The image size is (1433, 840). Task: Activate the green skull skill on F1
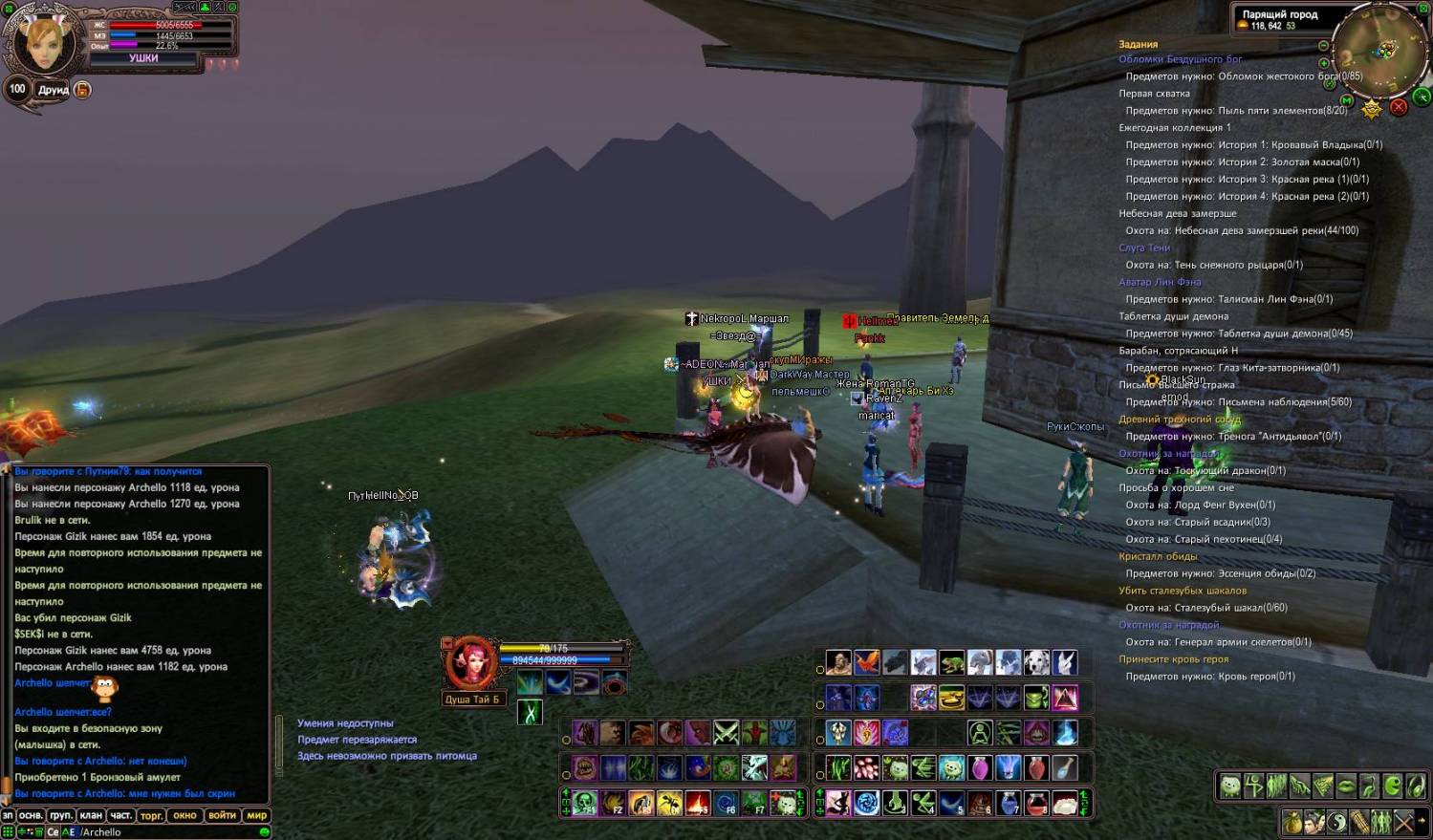(585, 803)
